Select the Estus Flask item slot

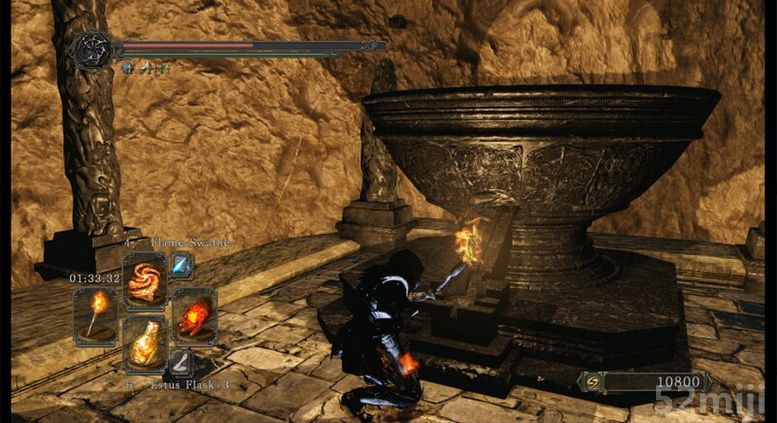click(x=146, y=344)
